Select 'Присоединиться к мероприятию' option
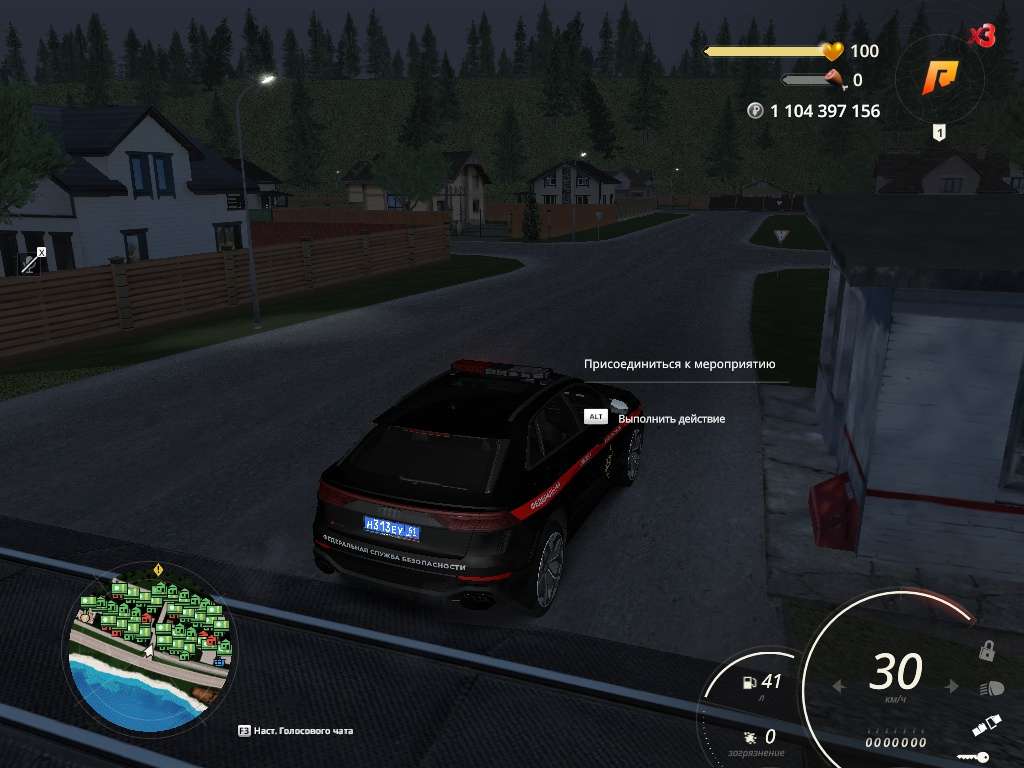 pyautogui.click(x=680, y=365)
